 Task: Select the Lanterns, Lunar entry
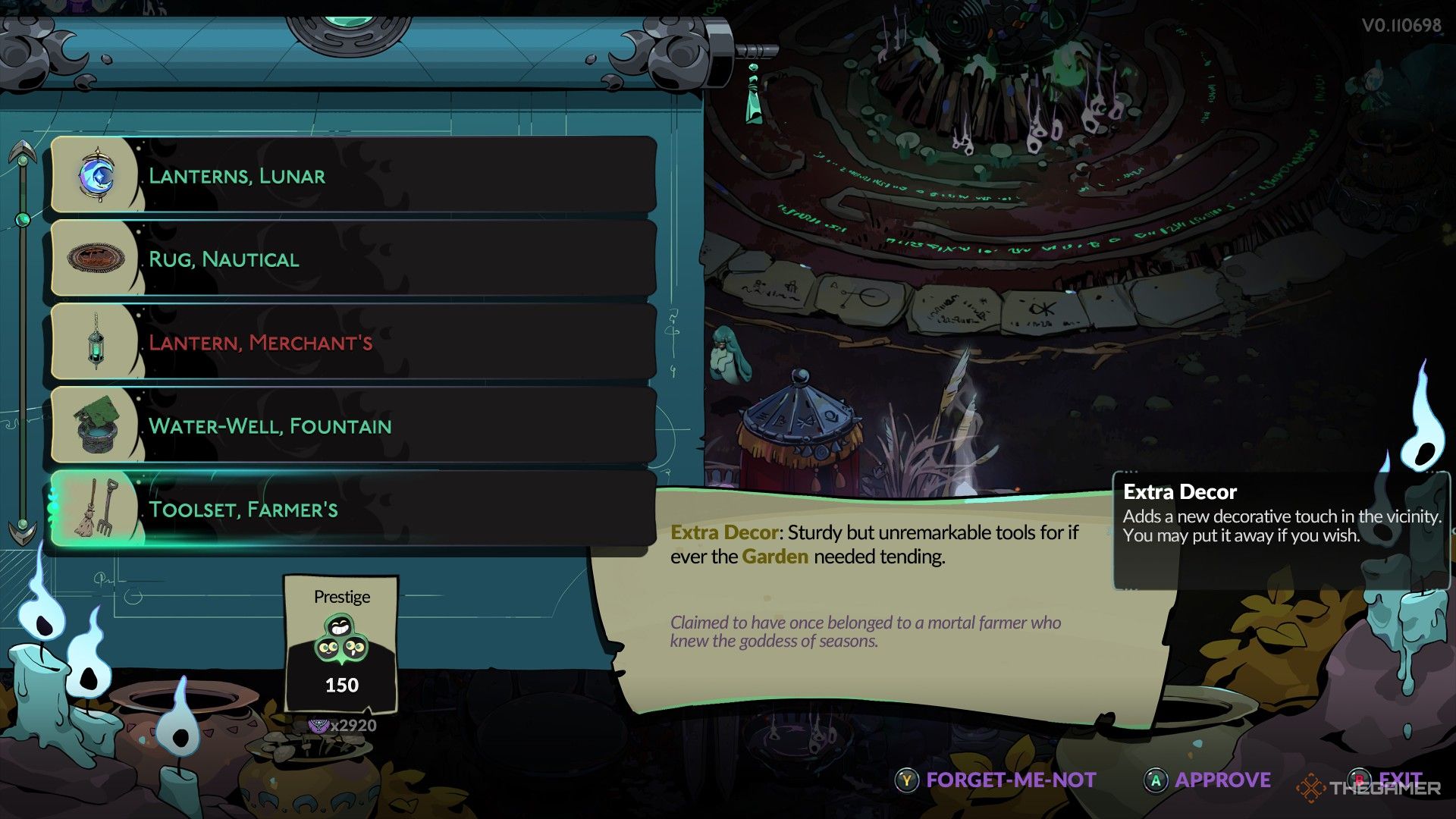(353, 175)
